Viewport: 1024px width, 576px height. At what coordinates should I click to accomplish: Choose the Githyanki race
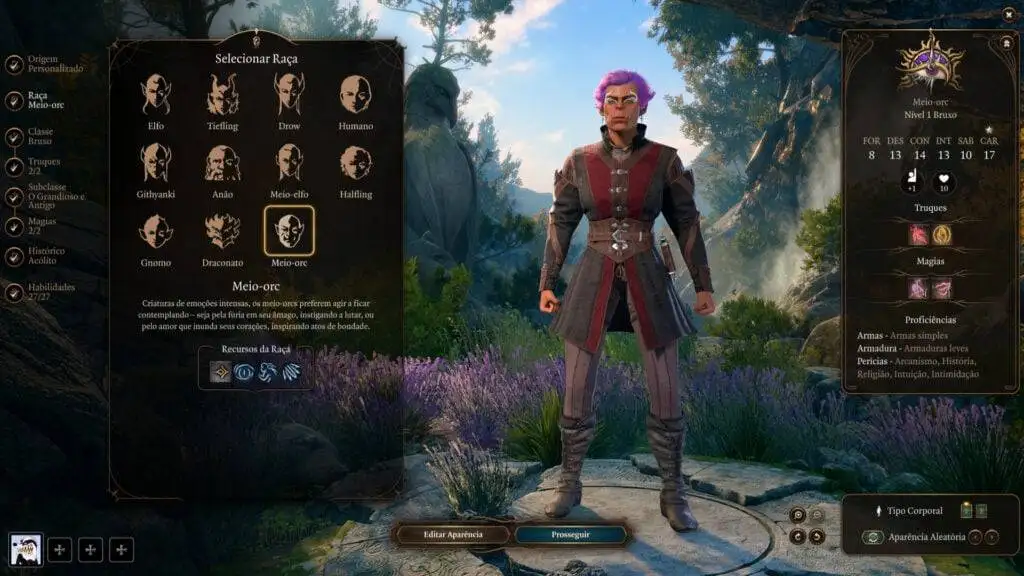(155, 163)
